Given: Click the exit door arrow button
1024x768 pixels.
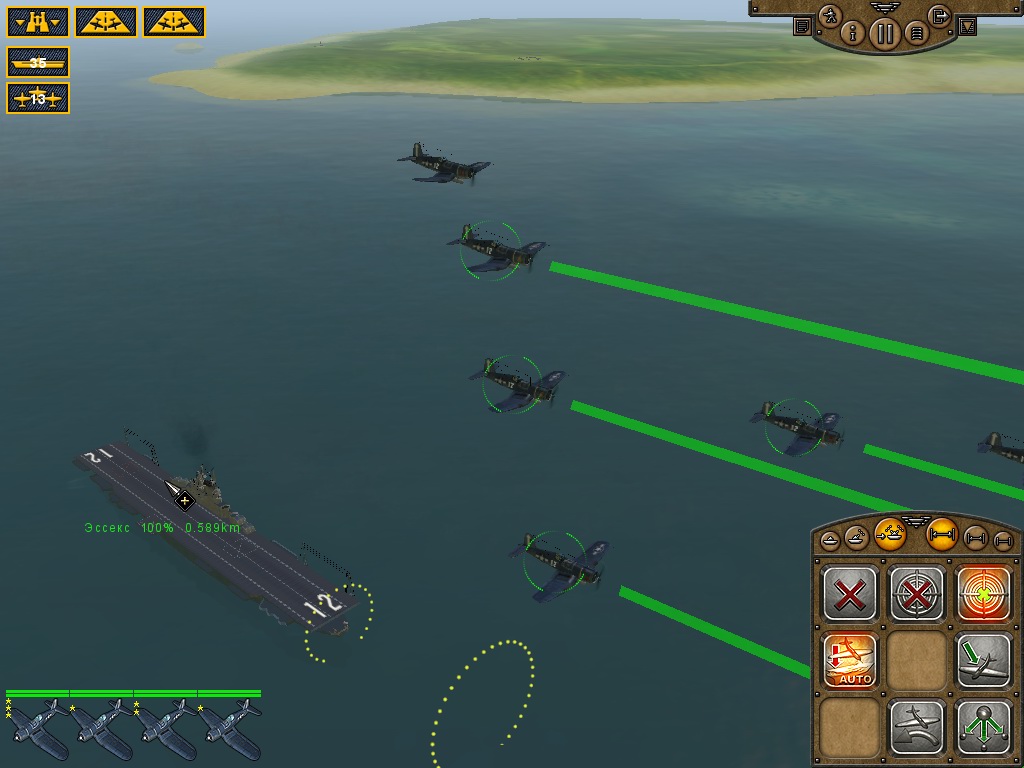Looking at the screenshot, I should tap(939, 16).
